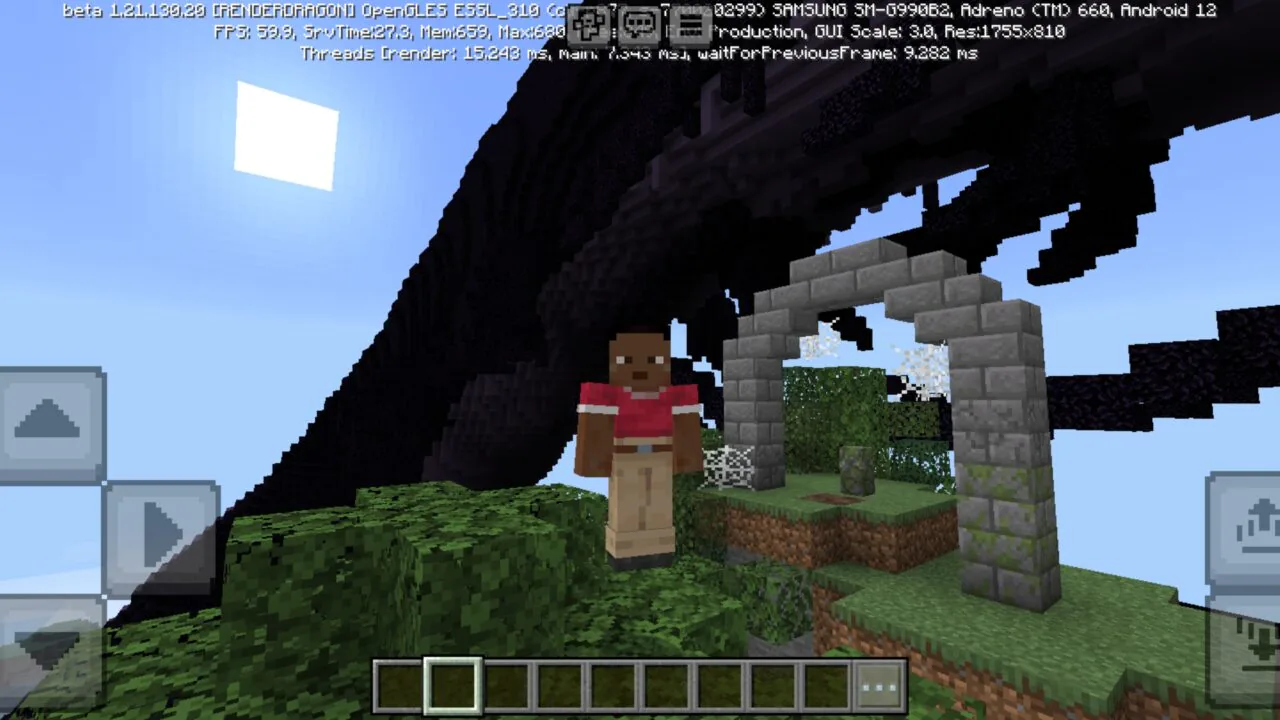Select the eighth hotbar slot
This screenshot has height=720, width=1280.
(771, 686)
